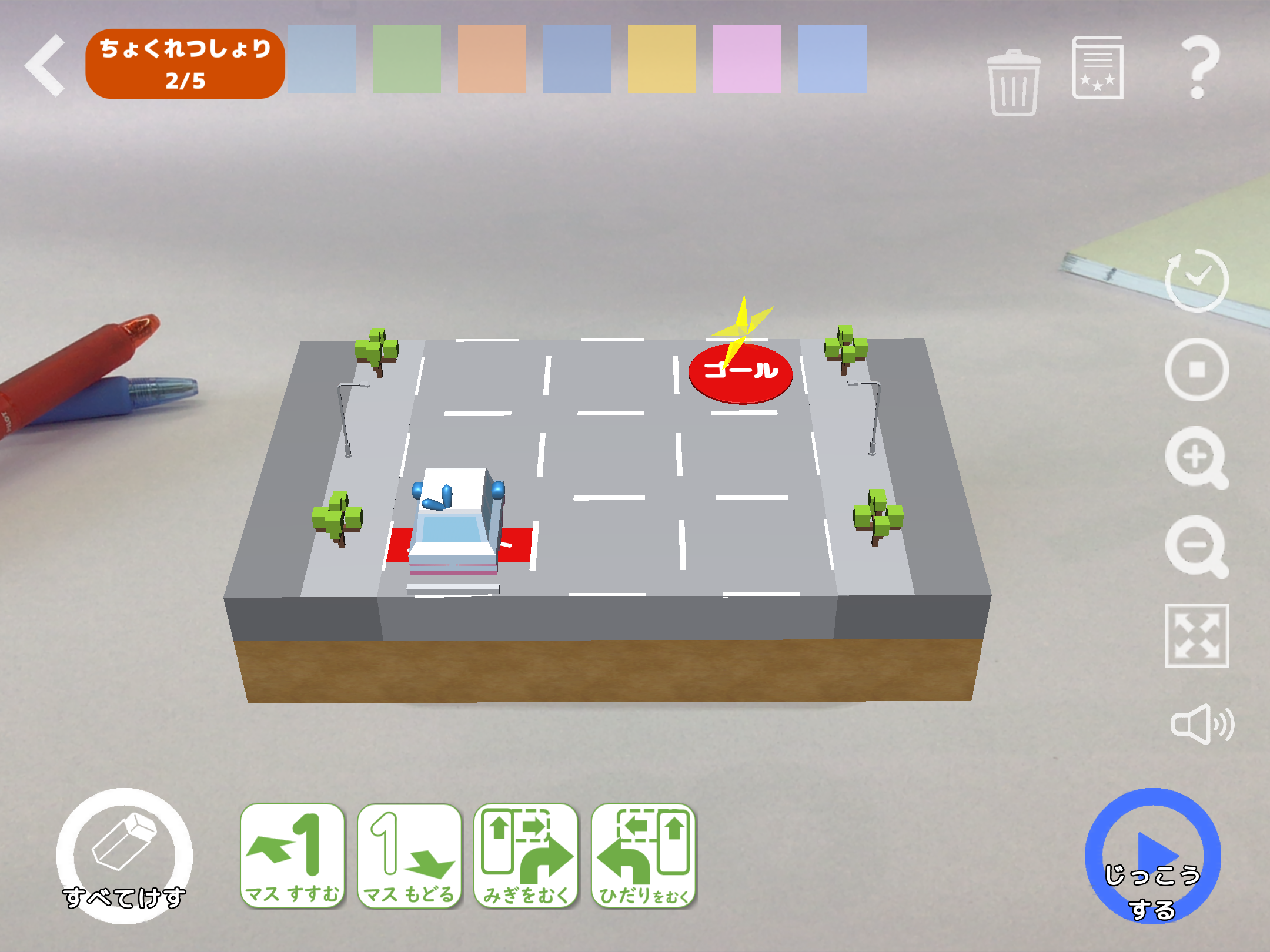This screenshot has height=952, width=1270.
Task: Run the program with じっこうする
Action: point(1152,856)
